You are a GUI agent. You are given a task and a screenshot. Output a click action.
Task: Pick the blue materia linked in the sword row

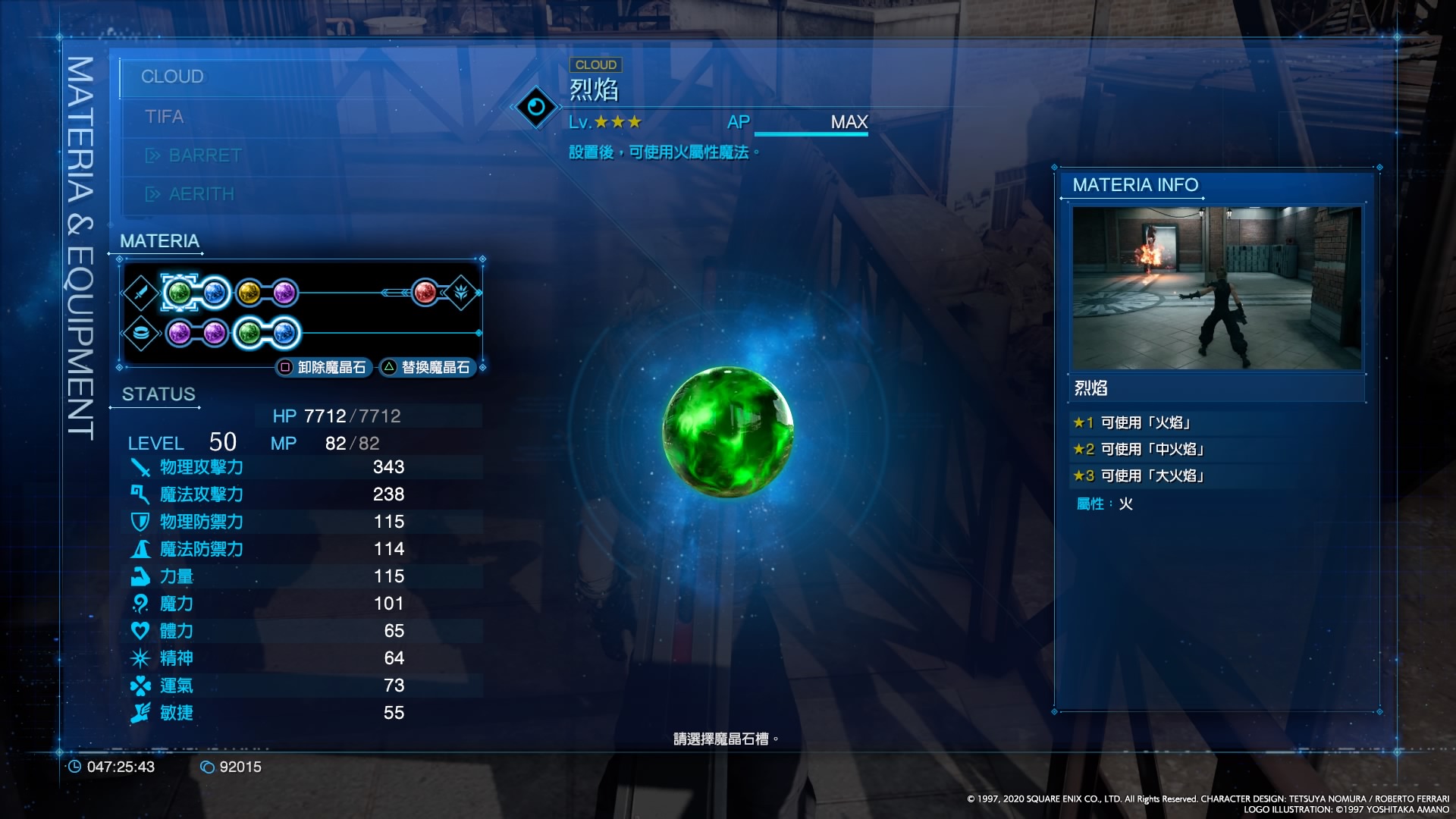[x=215, y=293]
